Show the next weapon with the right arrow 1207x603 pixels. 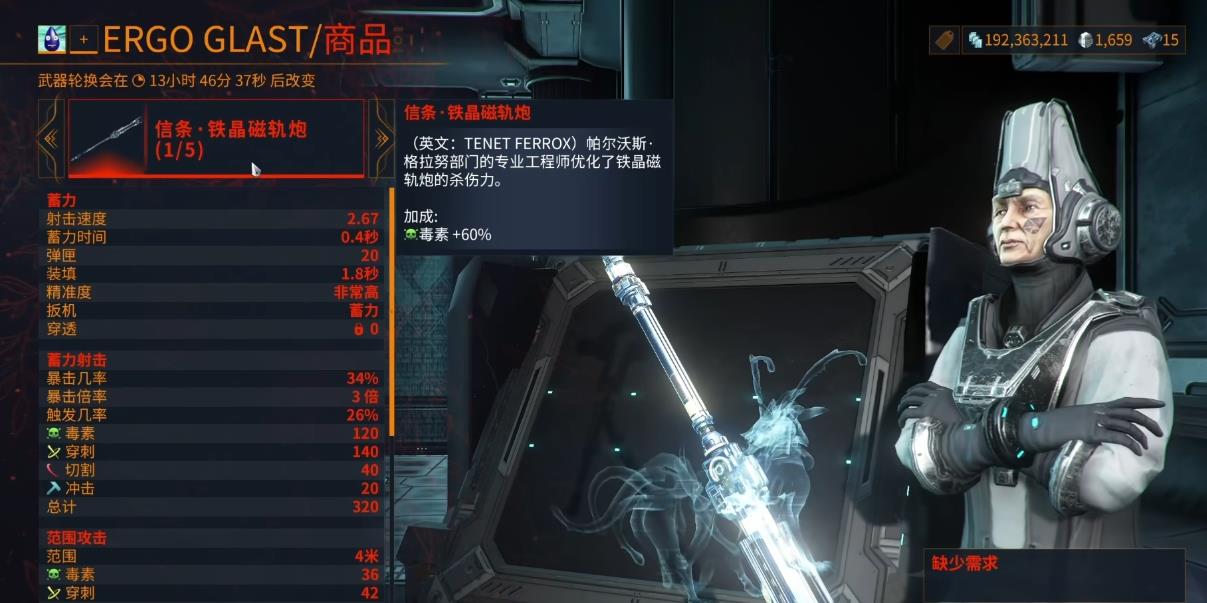(381, 139)
